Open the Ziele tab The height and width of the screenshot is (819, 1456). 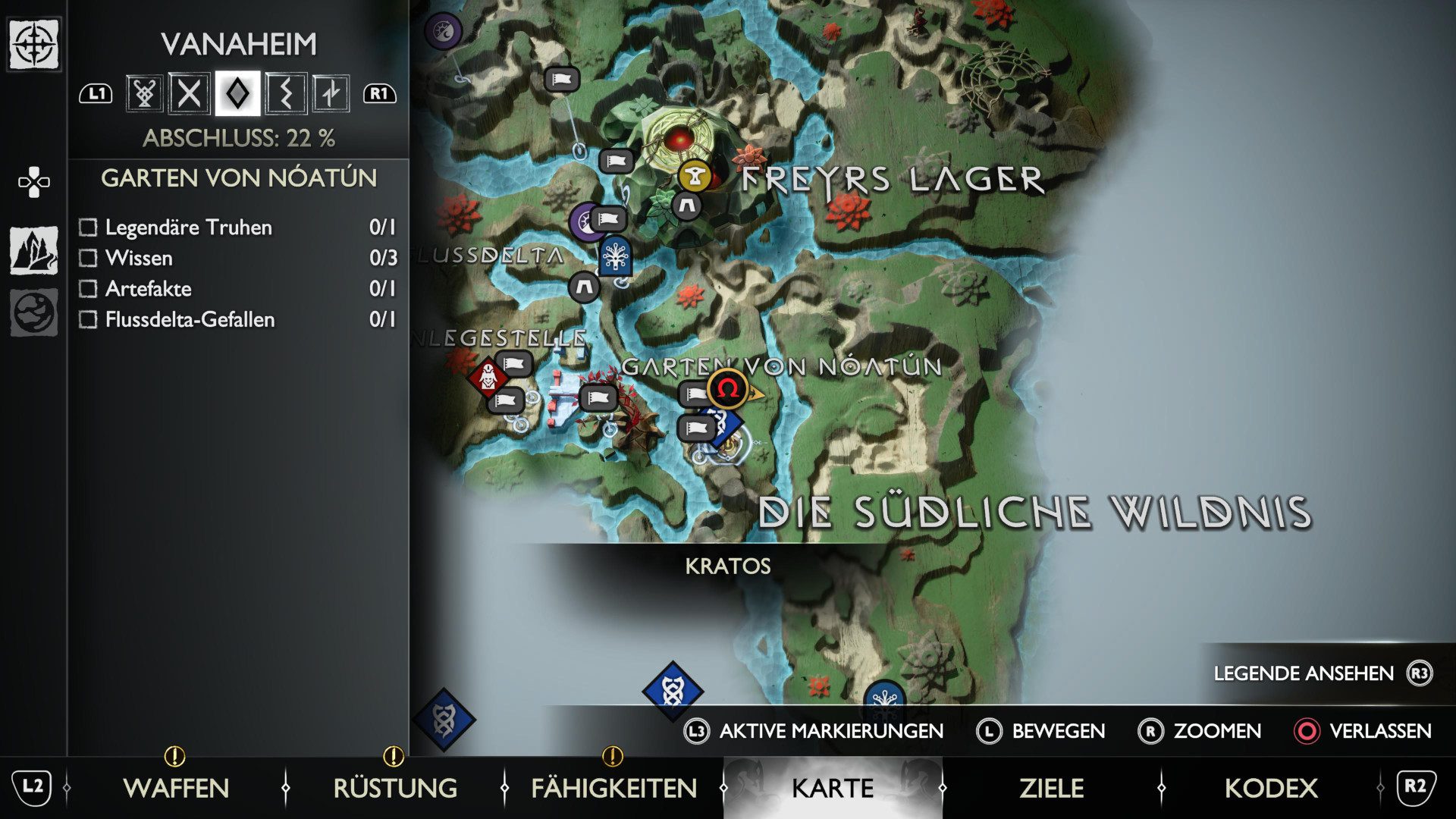[x=1051, y=788]
